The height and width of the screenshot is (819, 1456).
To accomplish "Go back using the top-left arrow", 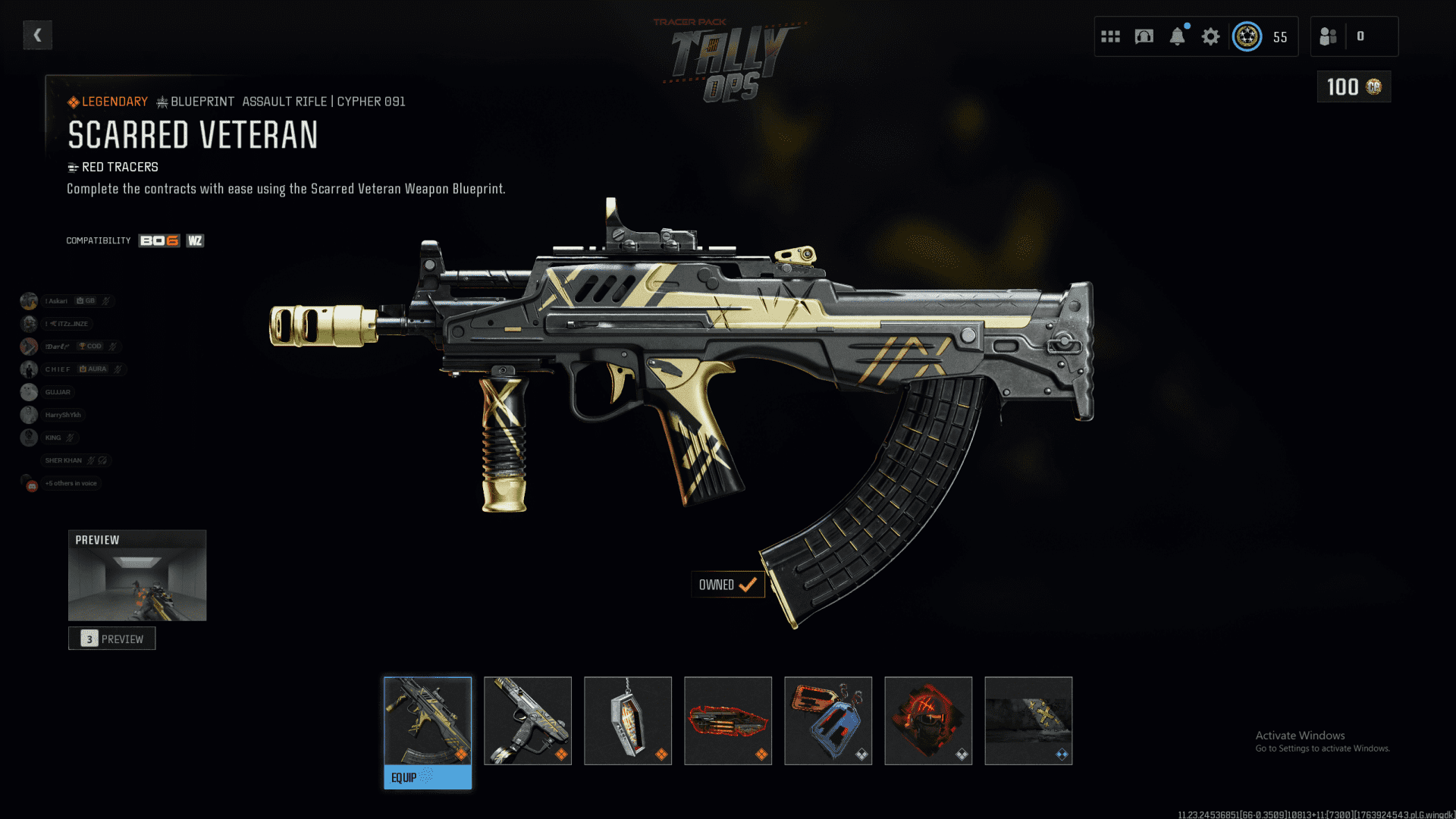I will 37,35.
